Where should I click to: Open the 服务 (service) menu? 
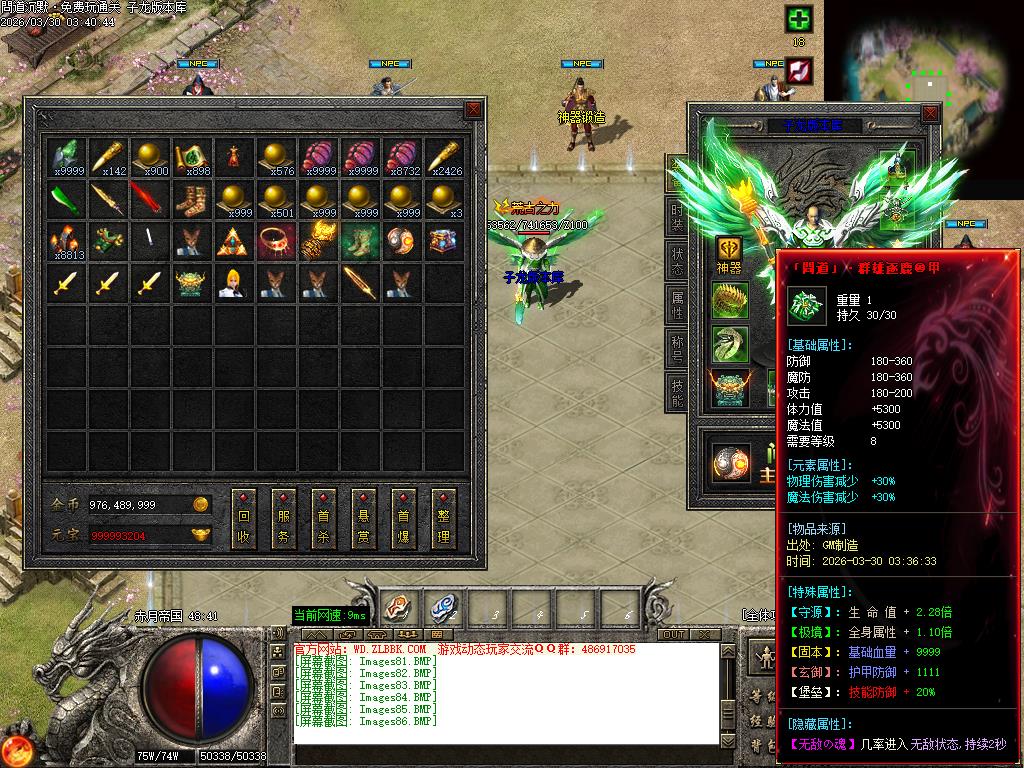(283, 518)
